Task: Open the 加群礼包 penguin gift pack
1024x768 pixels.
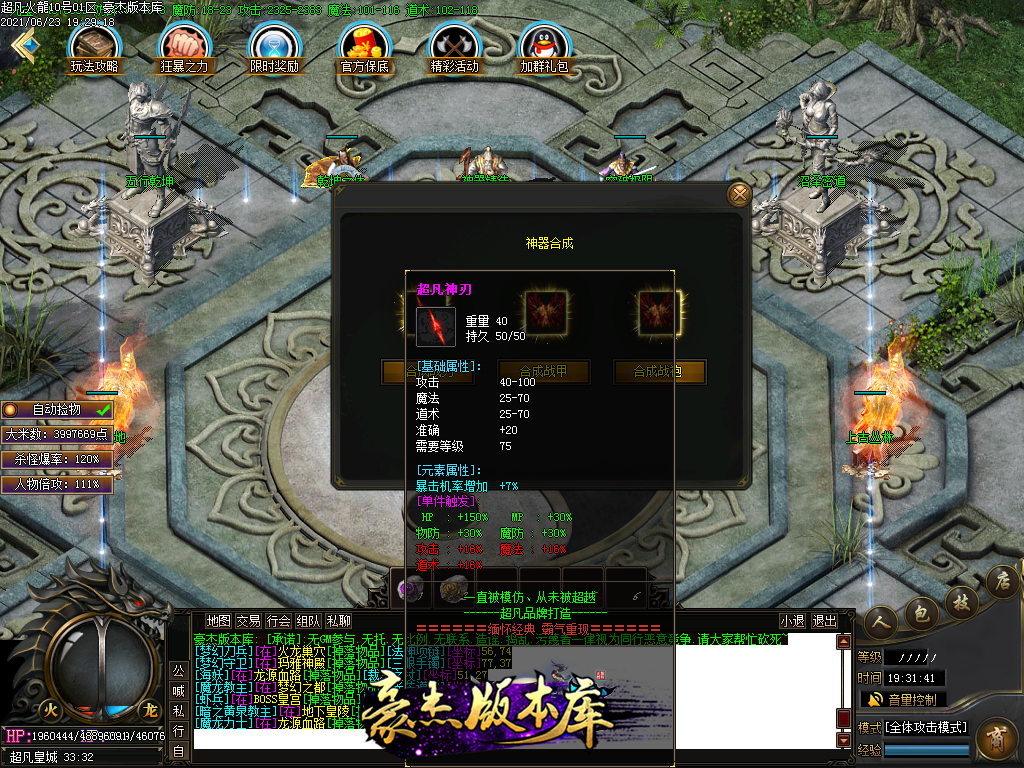Action: tap(544, 46)
